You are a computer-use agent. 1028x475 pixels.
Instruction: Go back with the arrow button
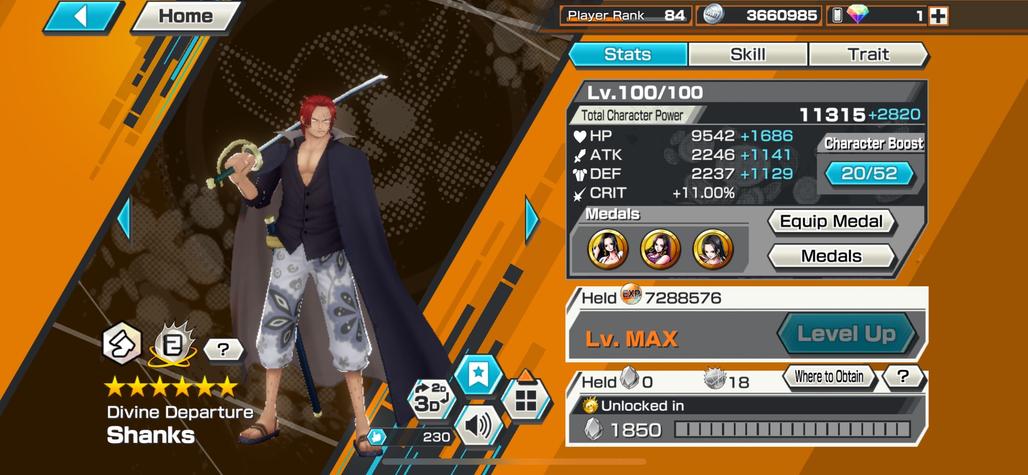(x=82, y=16)
